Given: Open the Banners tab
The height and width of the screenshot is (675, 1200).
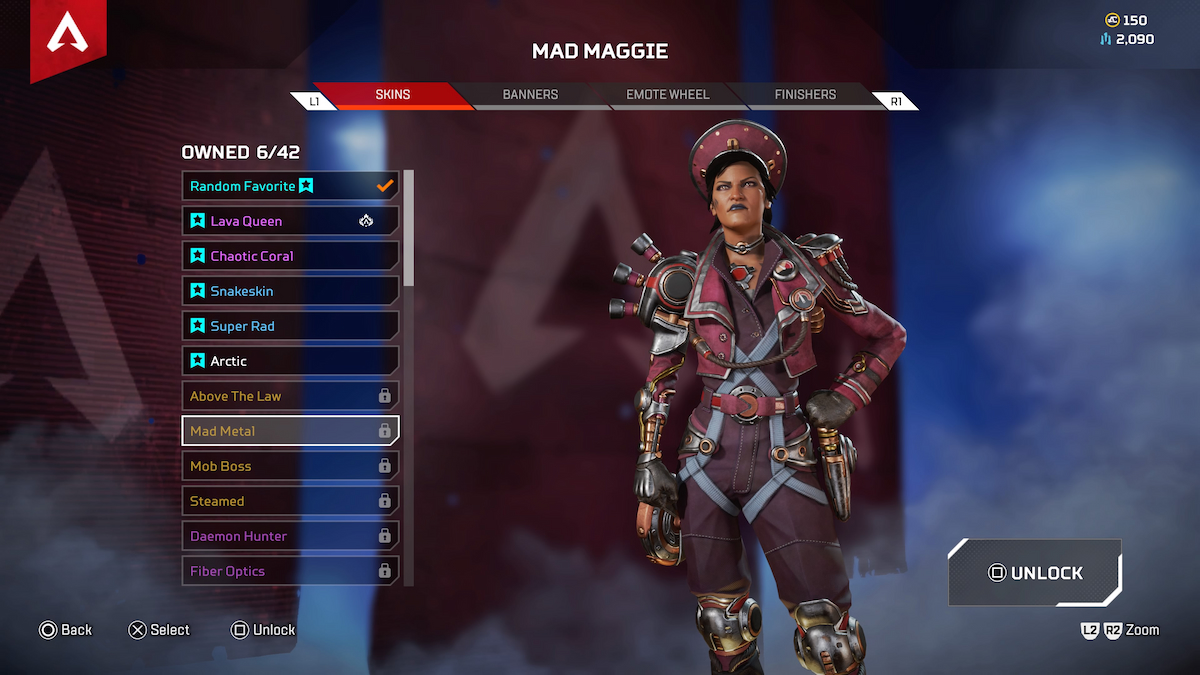Looking at the screenshot, I should pyautogui.click(x=530, y=95).
